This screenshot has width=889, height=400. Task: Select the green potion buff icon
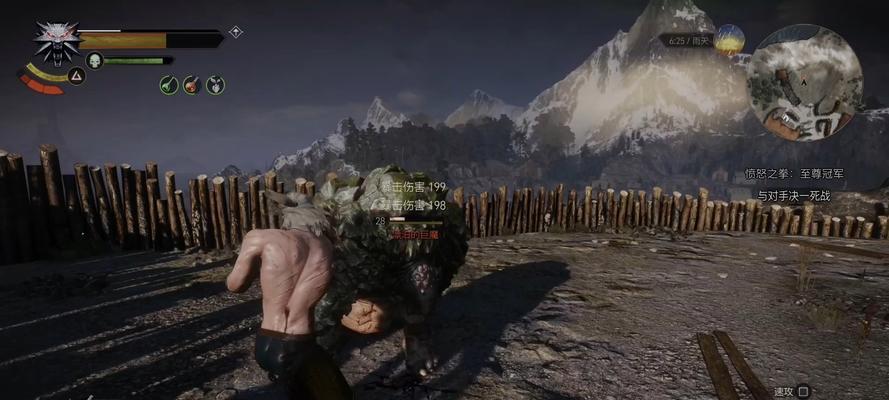[x=169, y=85]
